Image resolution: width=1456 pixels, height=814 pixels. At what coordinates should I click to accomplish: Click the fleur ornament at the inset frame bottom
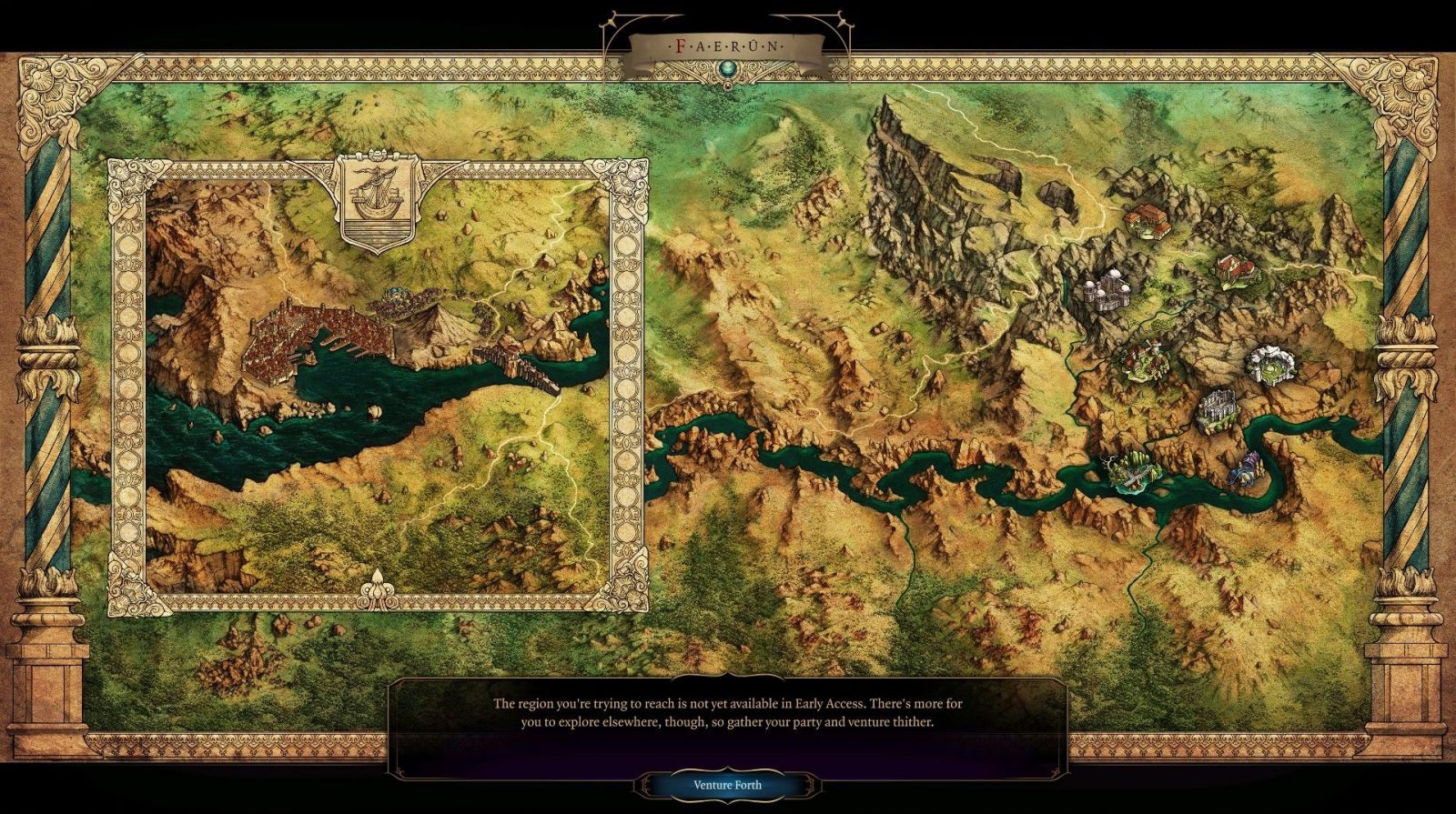(x=379, y=590)
